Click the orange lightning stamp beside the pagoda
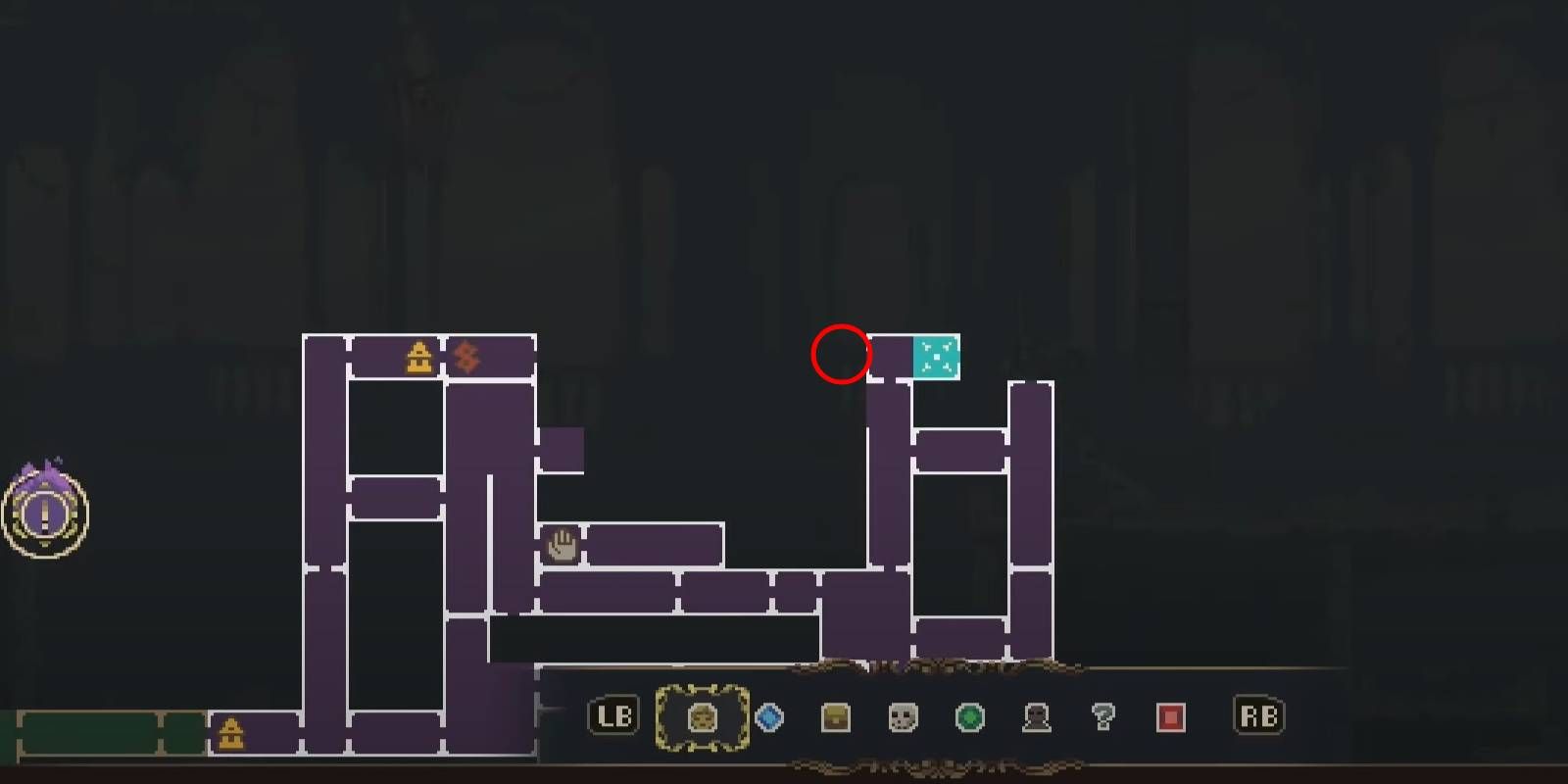 (x=465, y=356)
